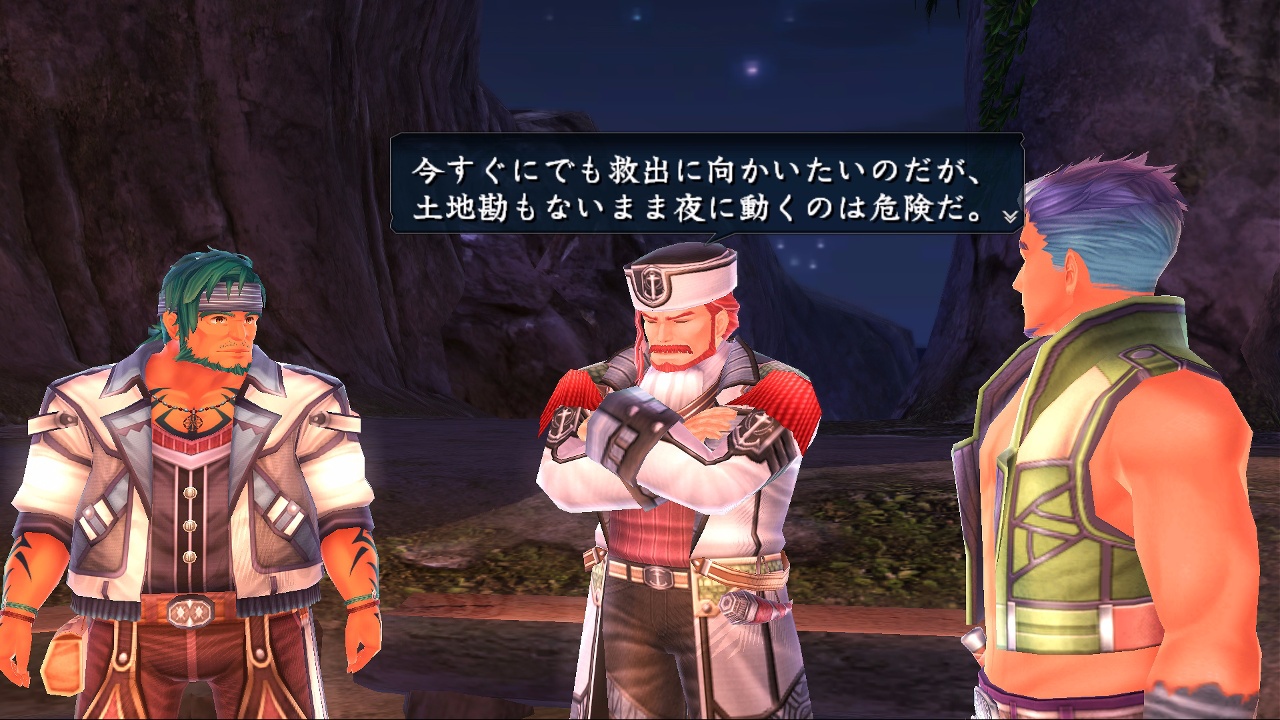This screenshot has height=720, width=1280.
Task: Click the anchor buckle on the captain's belt
Action: (x=658, y=575)
